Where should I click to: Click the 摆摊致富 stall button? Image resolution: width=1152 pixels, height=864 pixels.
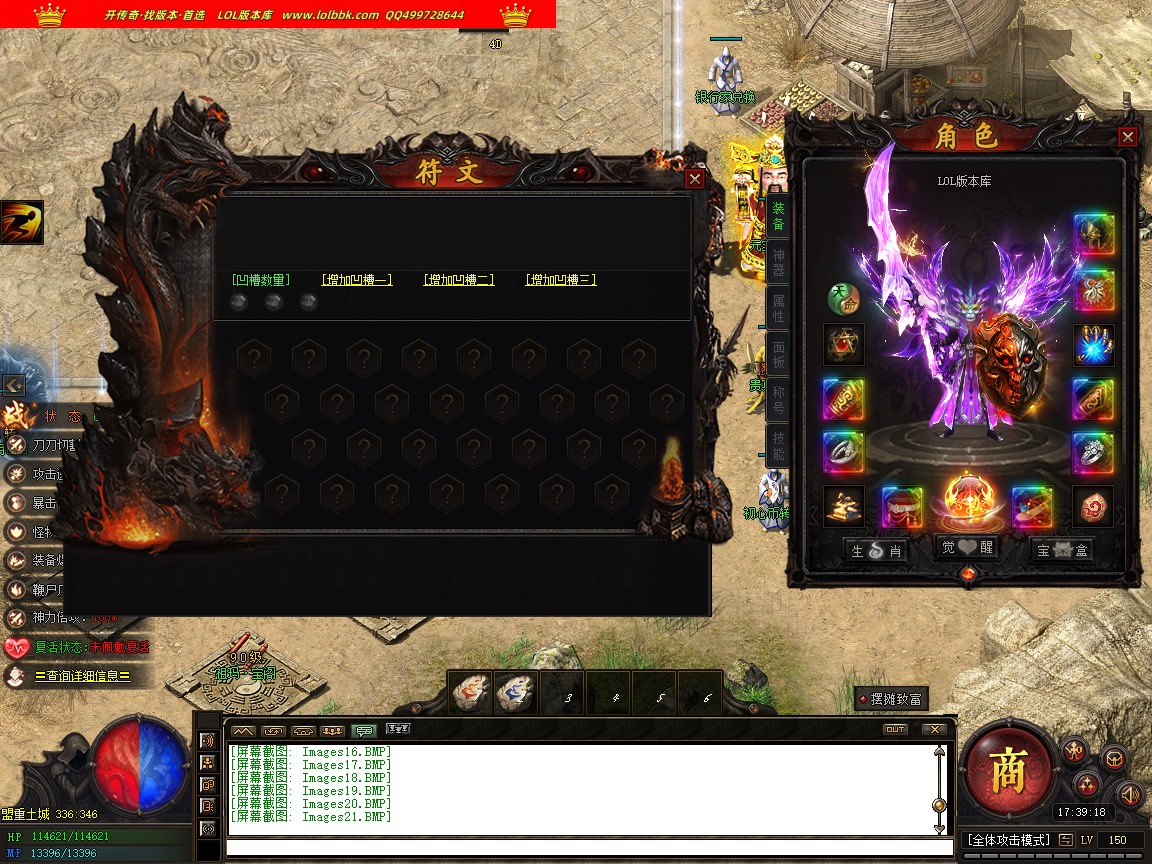point(890,699)
